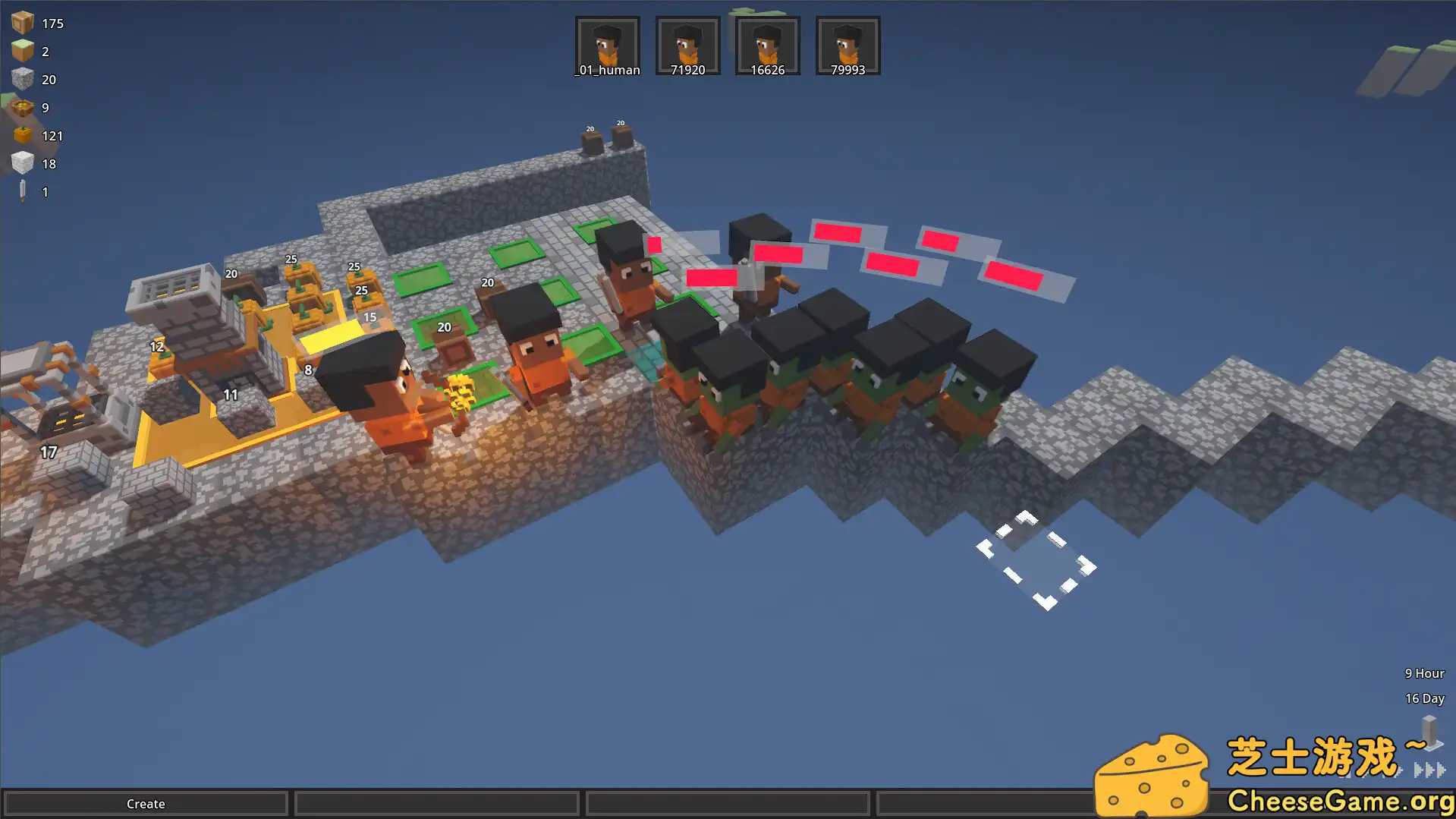Select the fruit basket resource icon showing 9
This screenshot has width=1456, height=819.
[23, 107]
